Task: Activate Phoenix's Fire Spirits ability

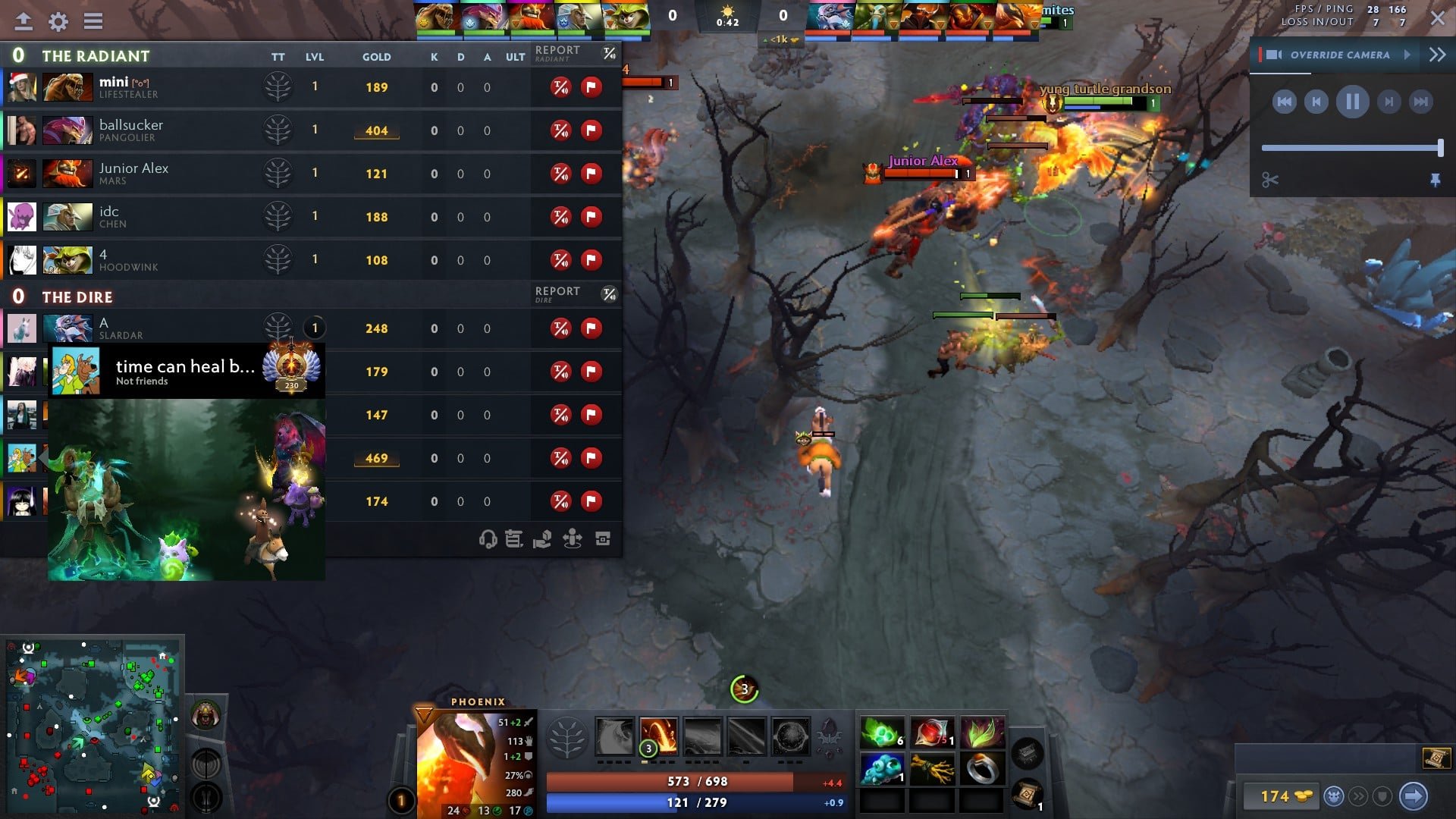Action: [658, 736]
